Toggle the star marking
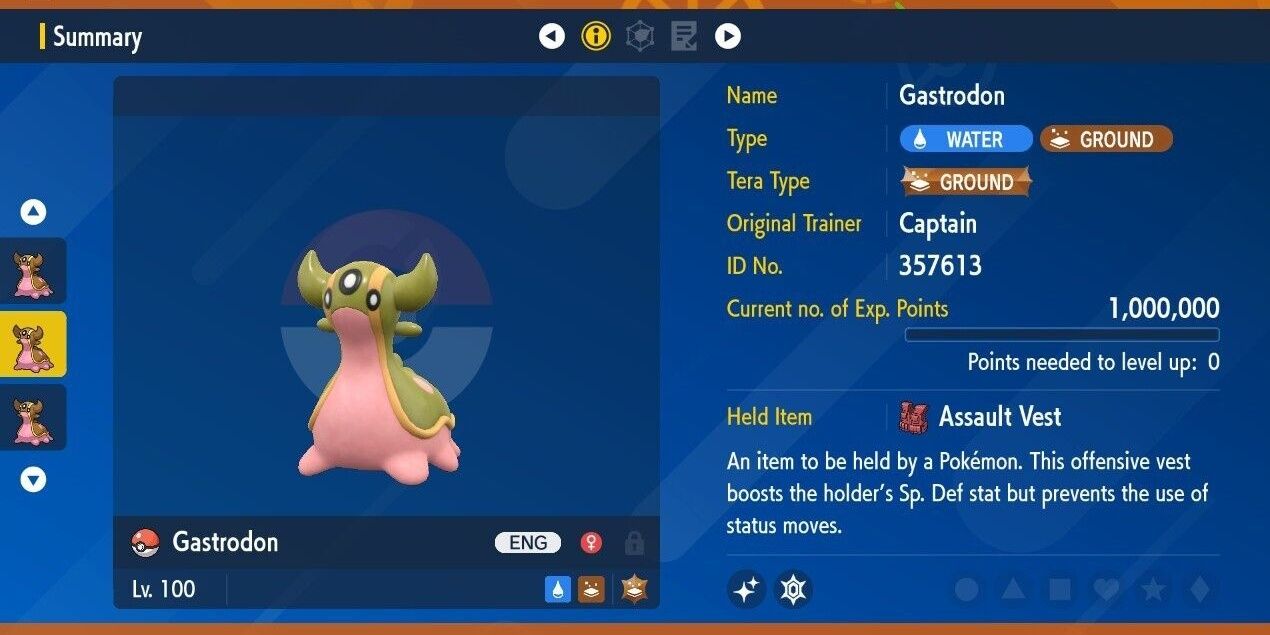Image resolution: width=1270 pixels, height=635 pixels. point(1153,590)
